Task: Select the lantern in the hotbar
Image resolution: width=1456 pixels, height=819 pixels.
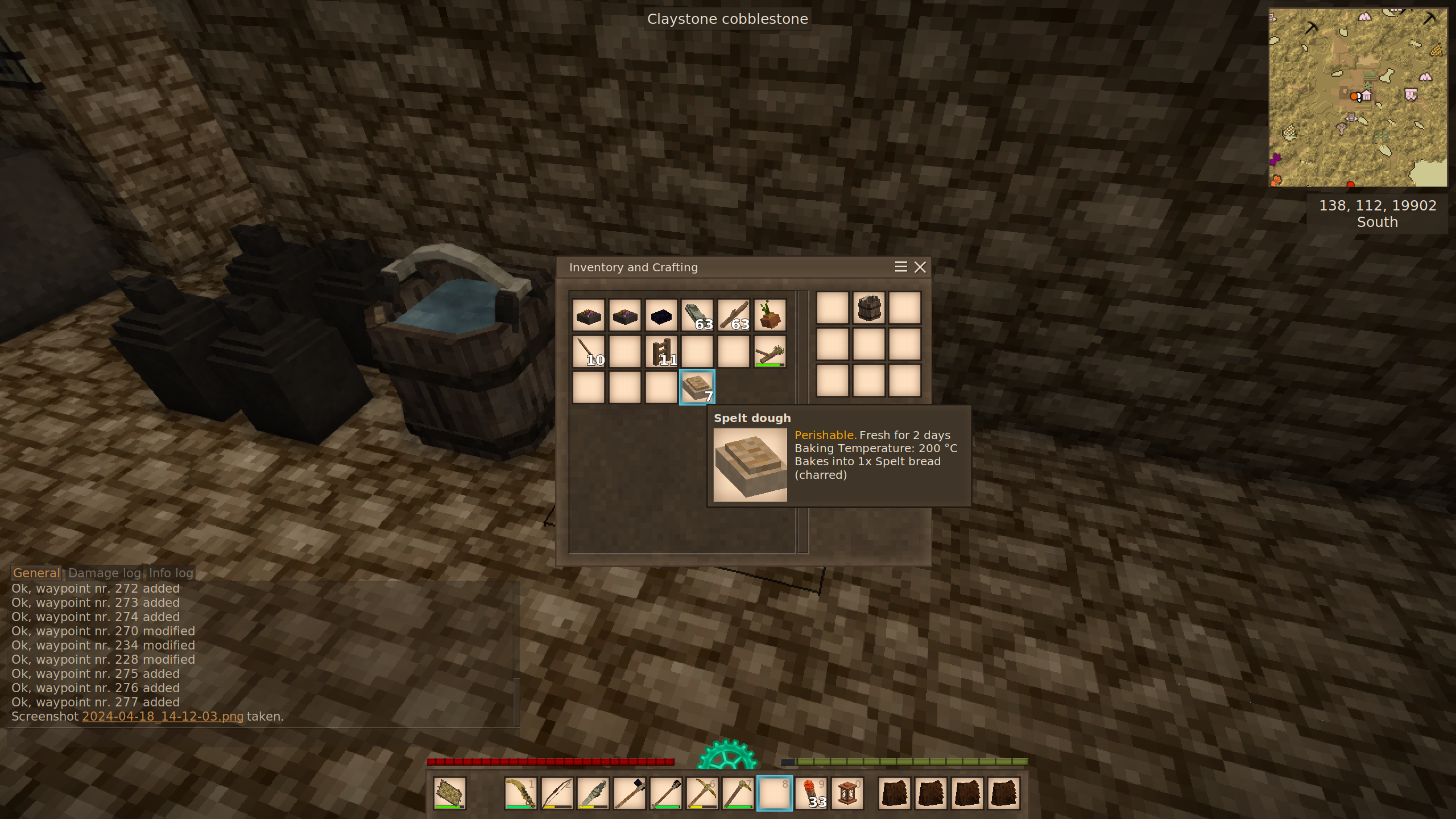Action: click(847, 793)
